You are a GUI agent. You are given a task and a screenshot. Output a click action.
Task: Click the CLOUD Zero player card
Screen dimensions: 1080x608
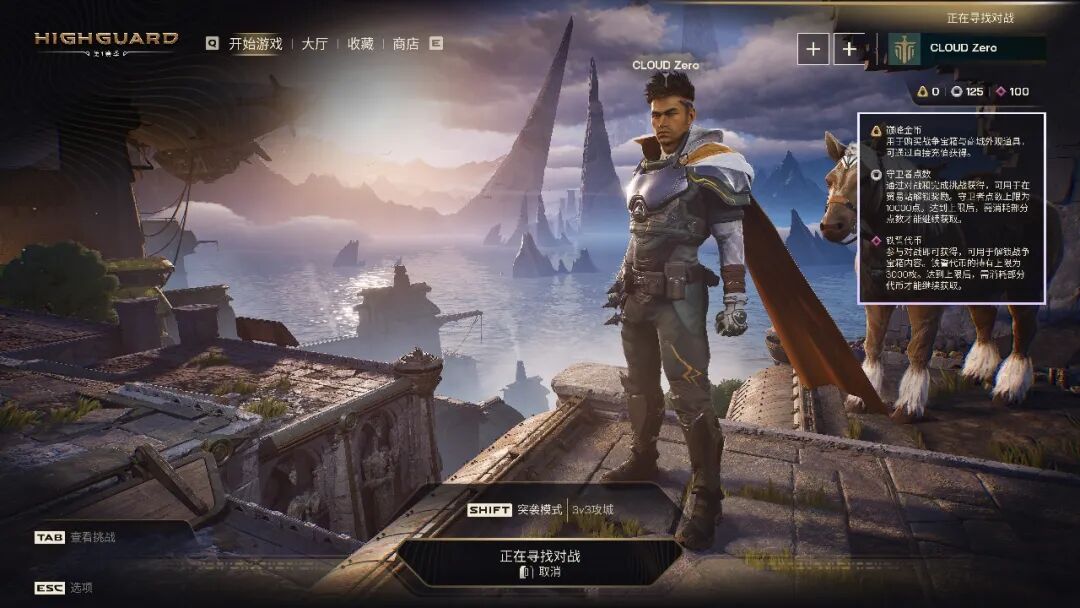[x=966, y=48]
